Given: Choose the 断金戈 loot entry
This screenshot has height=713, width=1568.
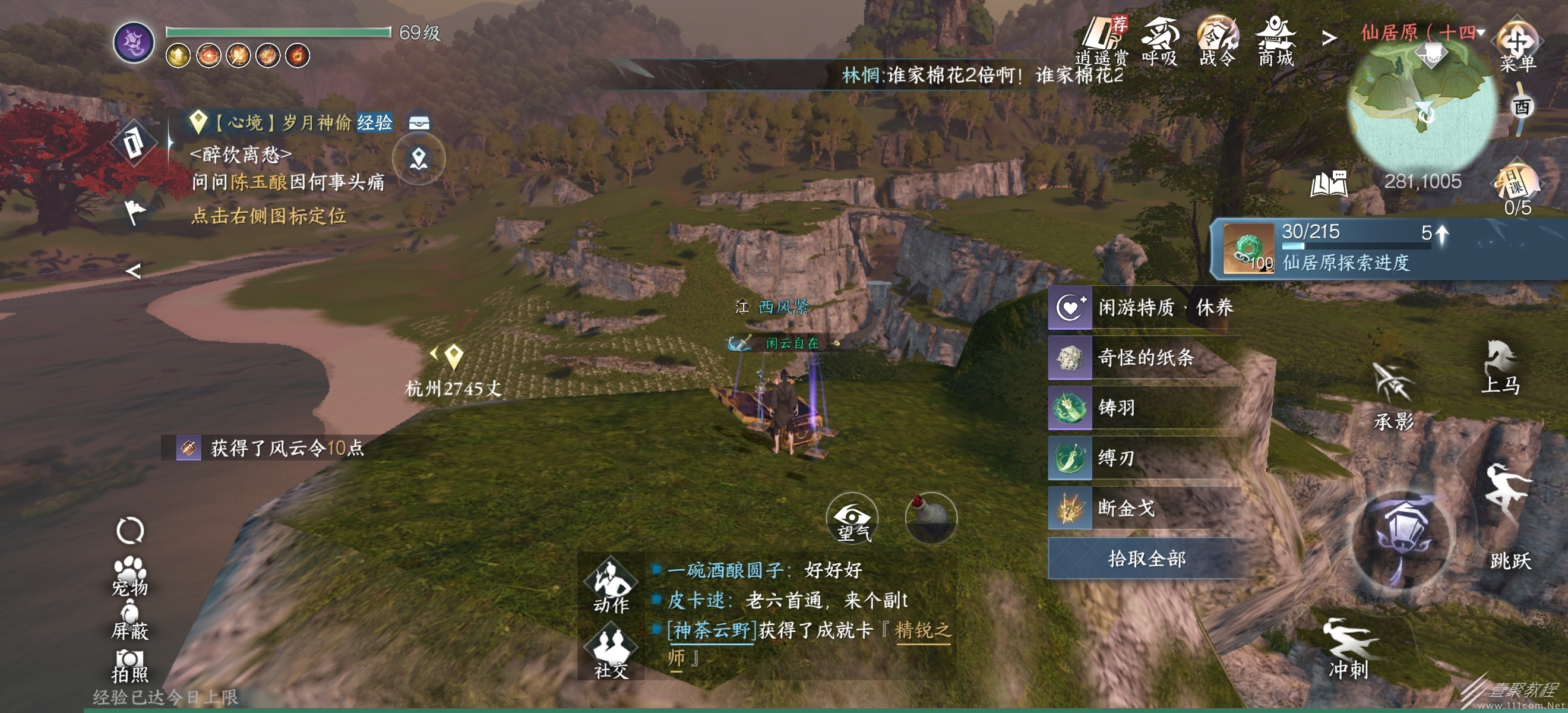Looking at the screenshot, I should tap(1145, 508).
